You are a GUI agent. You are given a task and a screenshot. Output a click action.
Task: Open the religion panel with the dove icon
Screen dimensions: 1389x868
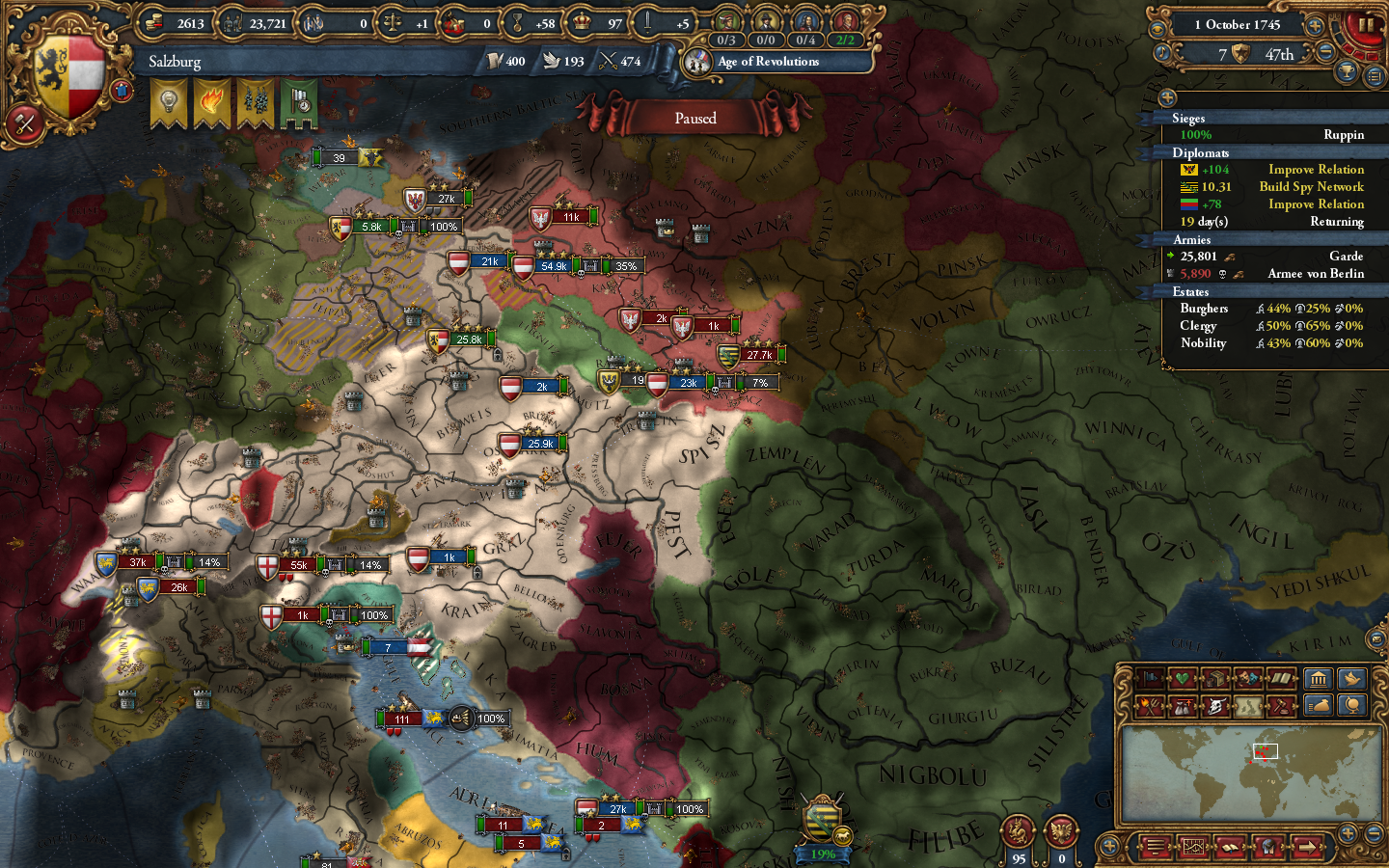(1352, 679)
